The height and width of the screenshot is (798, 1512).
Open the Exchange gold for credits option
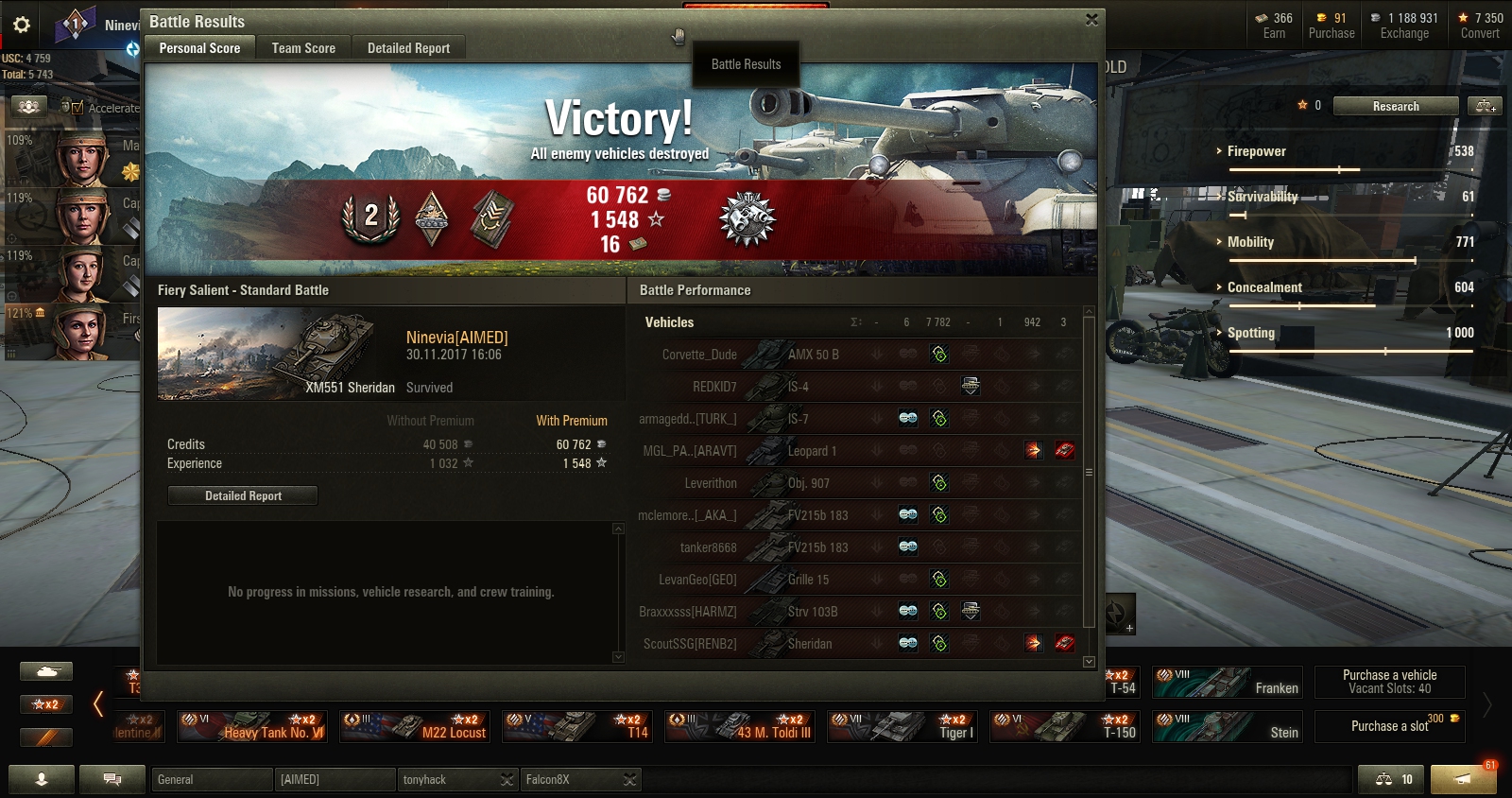pos(1403,26)
